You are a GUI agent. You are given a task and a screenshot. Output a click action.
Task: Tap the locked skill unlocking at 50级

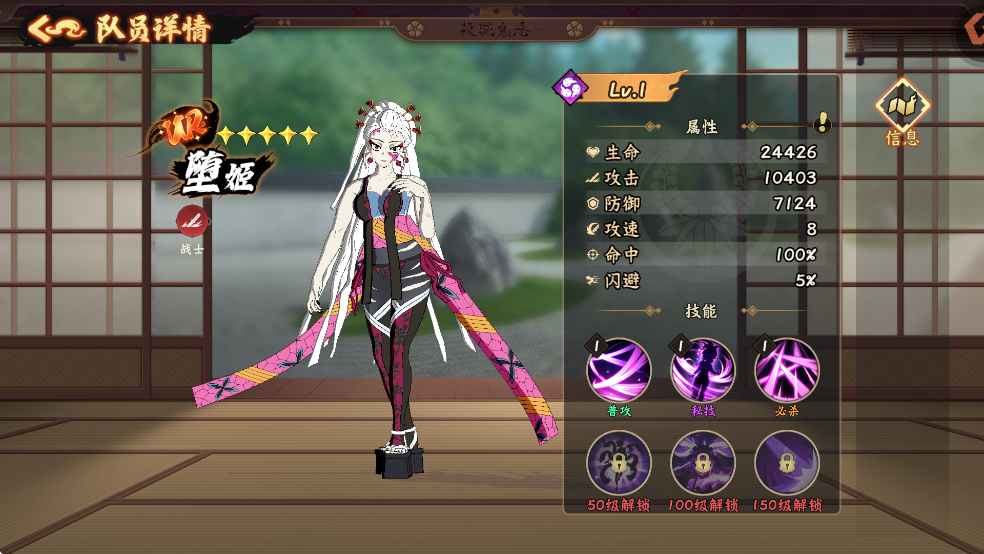[618, 463]
